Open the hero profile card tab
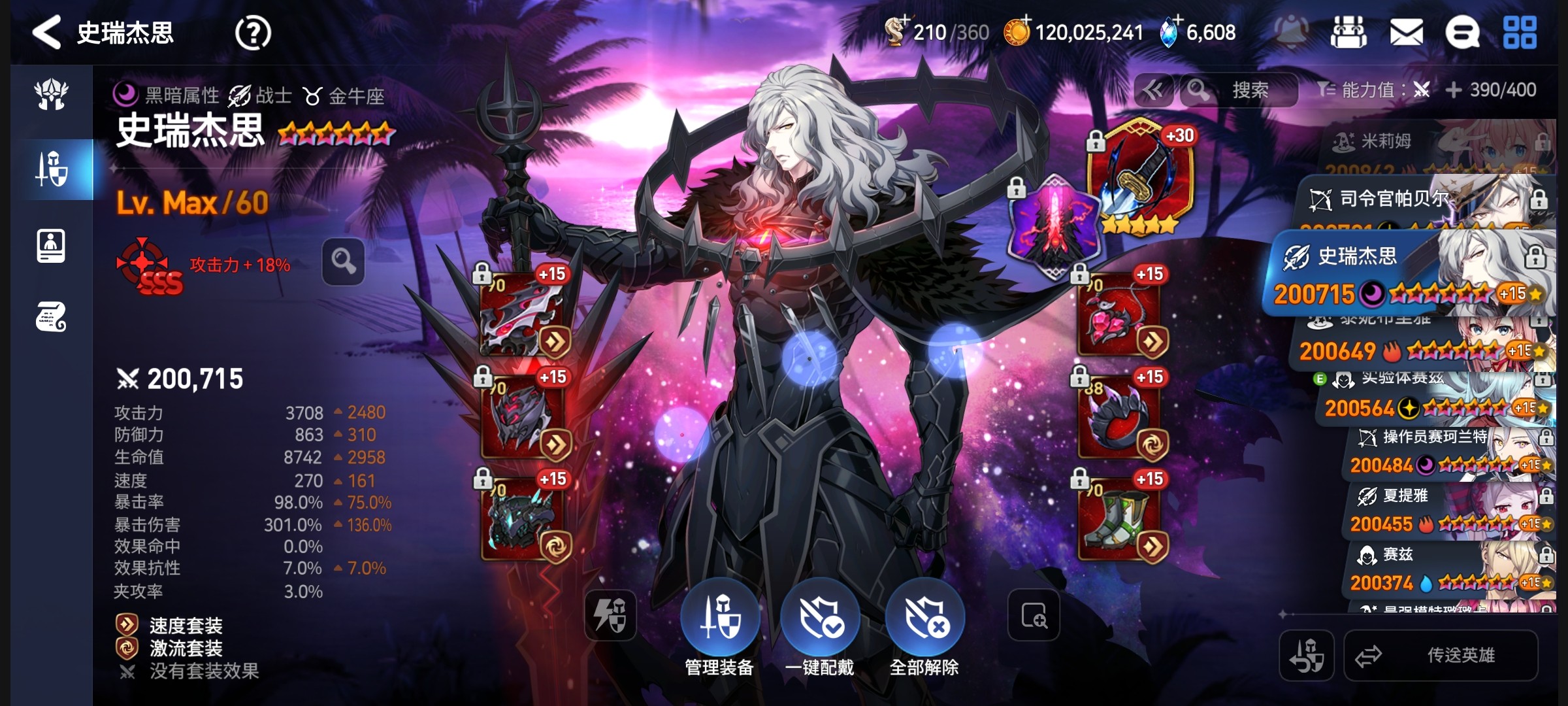 point(51,246)
